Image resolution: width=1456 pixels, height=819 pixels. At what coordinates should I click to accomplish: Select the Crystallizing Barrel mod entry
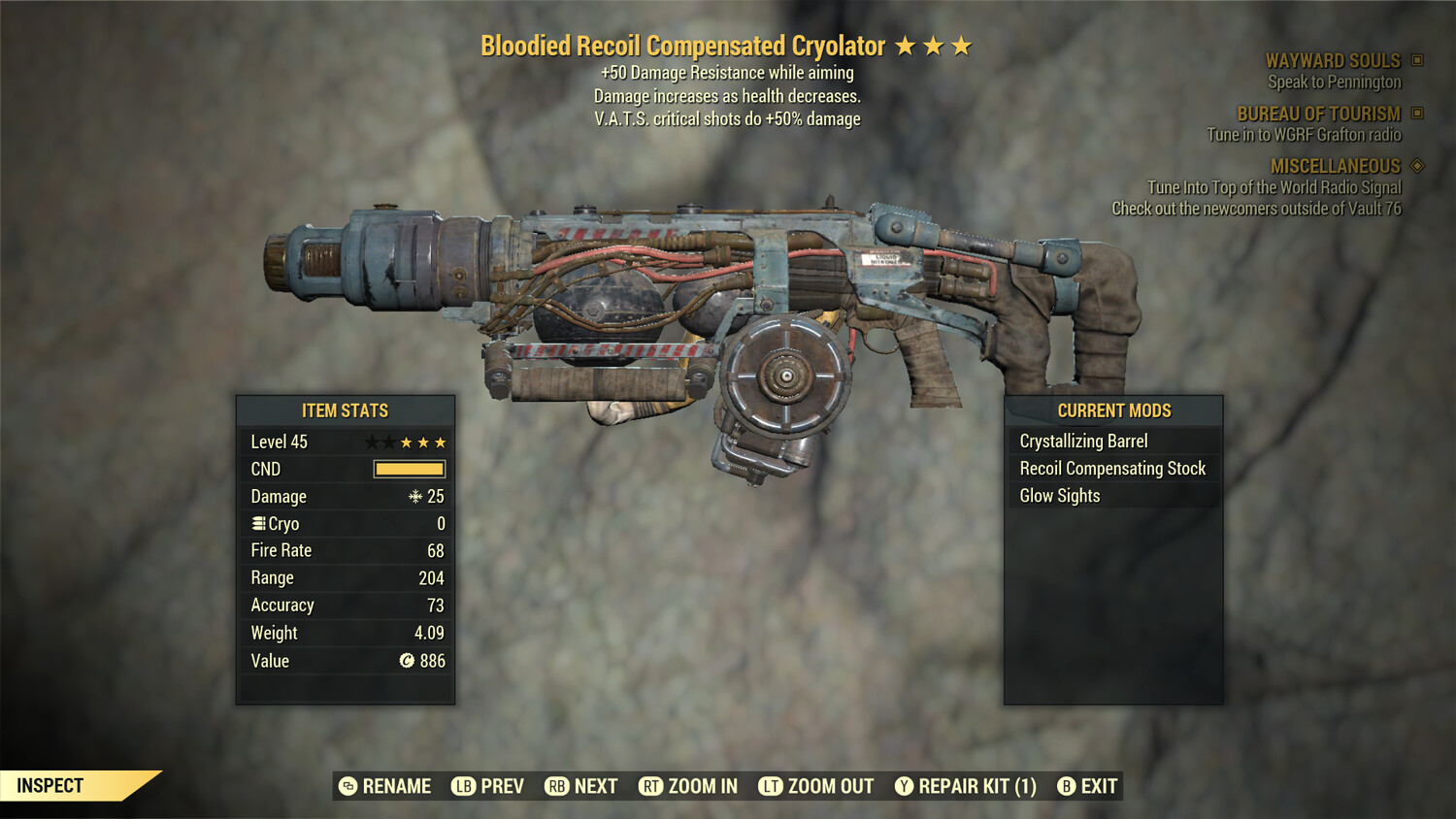pyautogui.click(x=1083, y=441)
